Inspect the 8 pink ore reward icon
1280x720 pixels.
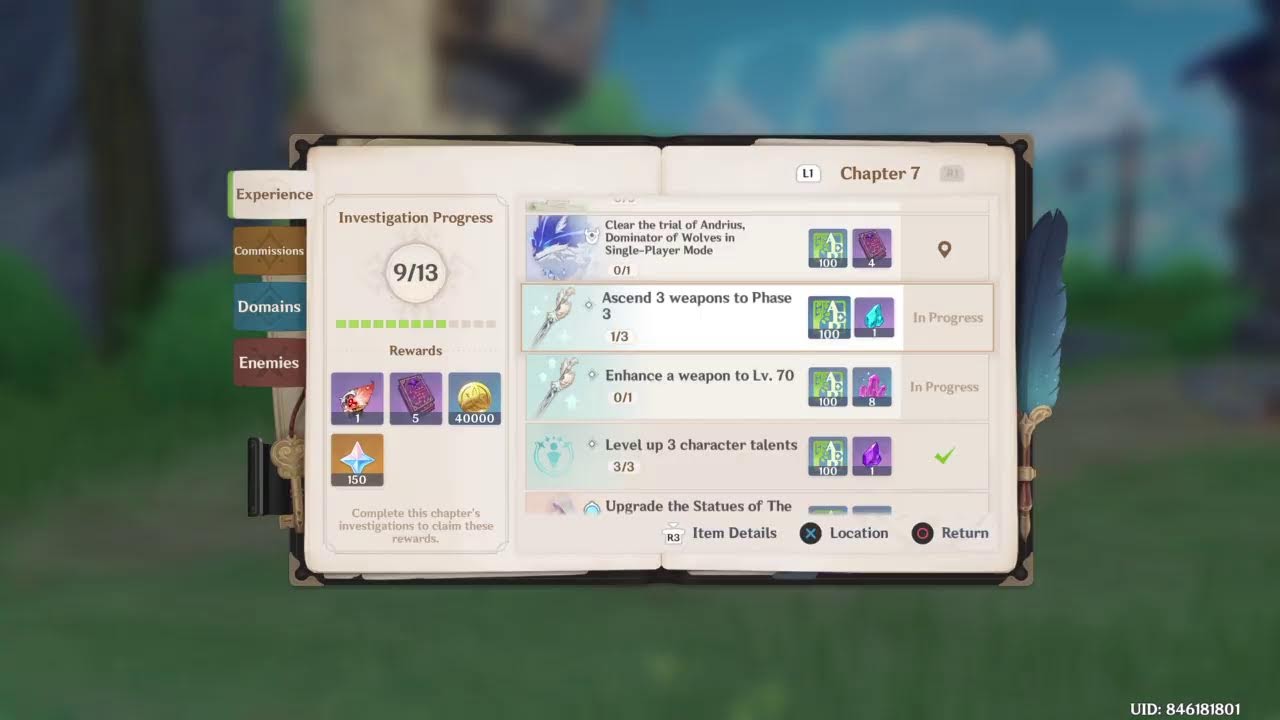(x=872, y=387)
